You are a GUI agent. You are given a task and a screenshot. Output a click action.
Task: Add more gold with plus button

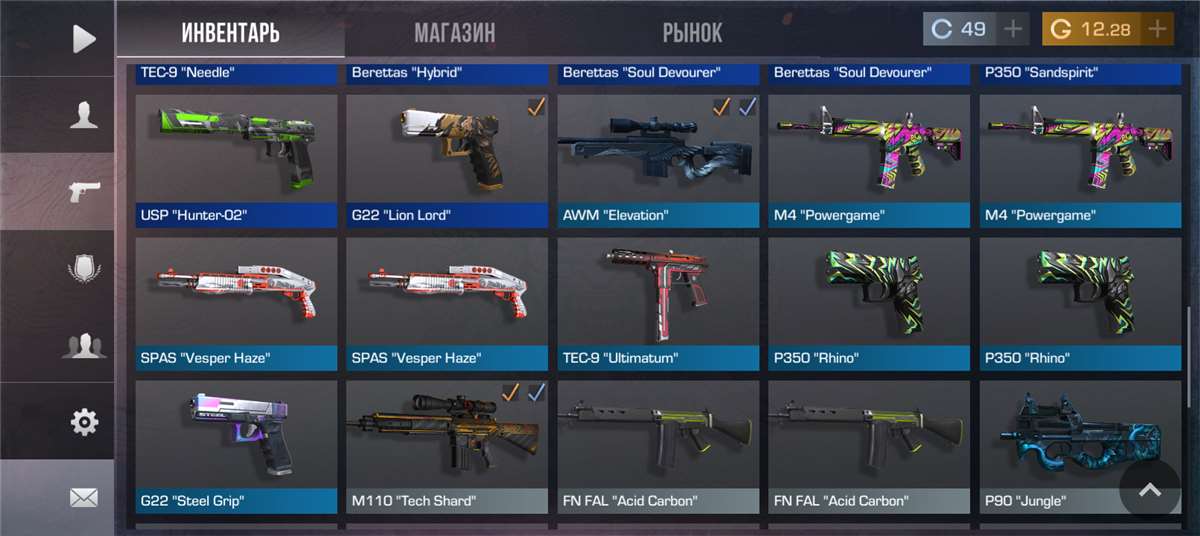(1158, 29)
